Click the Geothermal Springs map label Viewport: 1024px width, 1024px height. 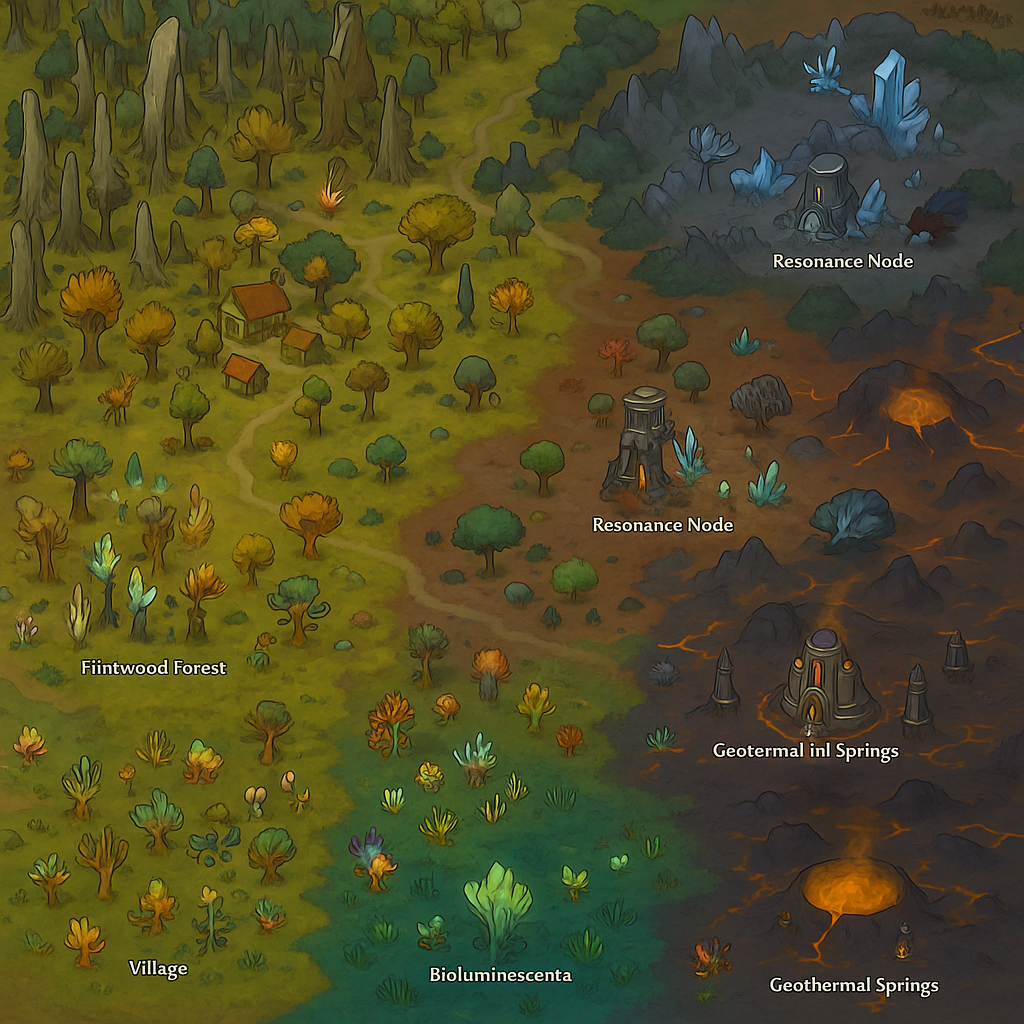tap(853, 985)
